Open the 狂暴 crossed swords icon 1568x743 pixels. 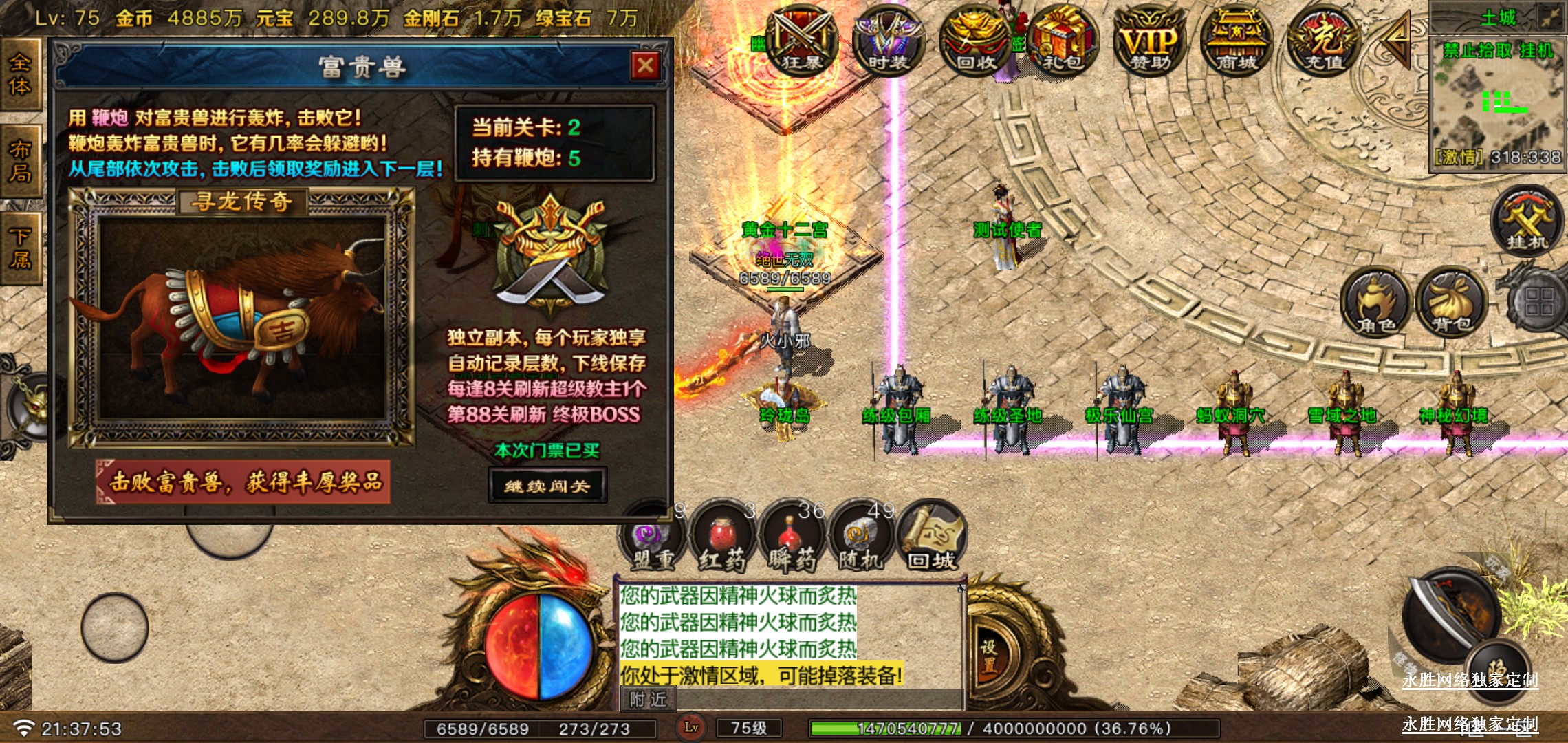(x=801, y=41)
